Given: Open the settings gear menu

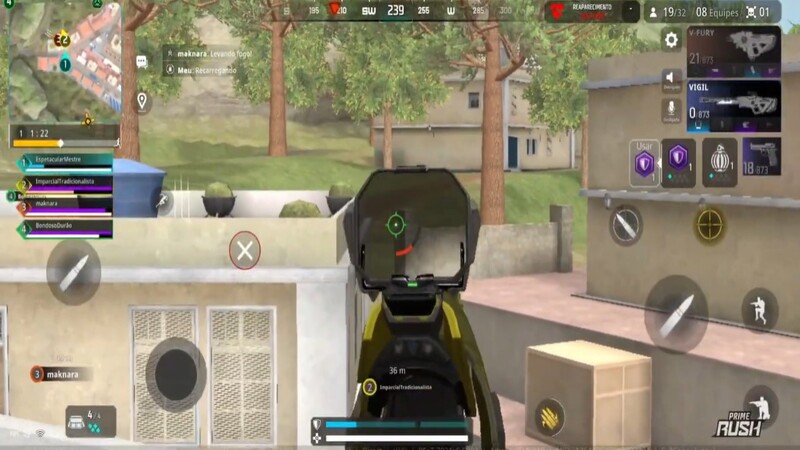Looking at the screenshot, I should (671, 40).
